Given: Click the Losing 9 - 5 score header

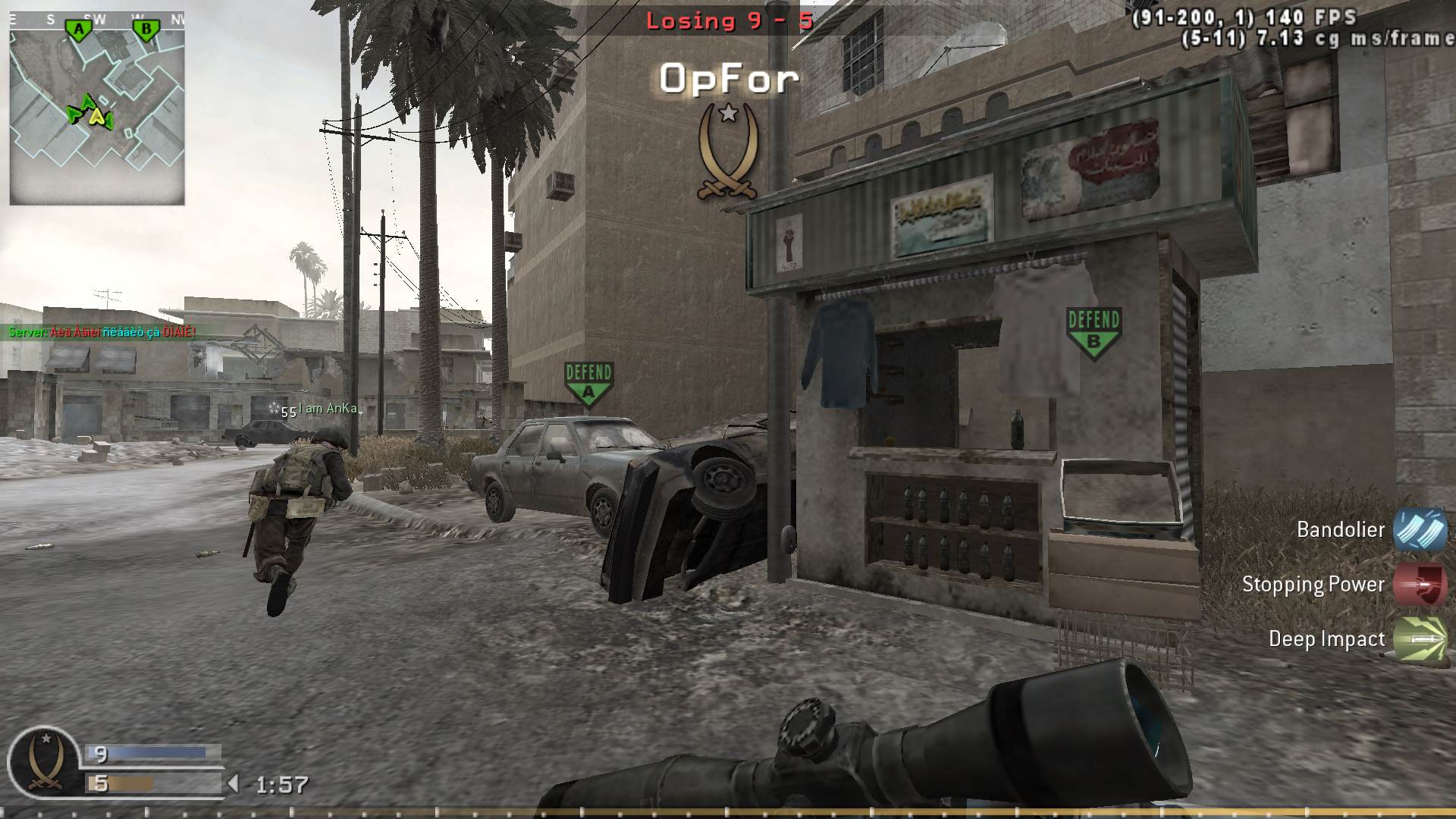Looking at the screenshot, I should (x=727, y=20).
